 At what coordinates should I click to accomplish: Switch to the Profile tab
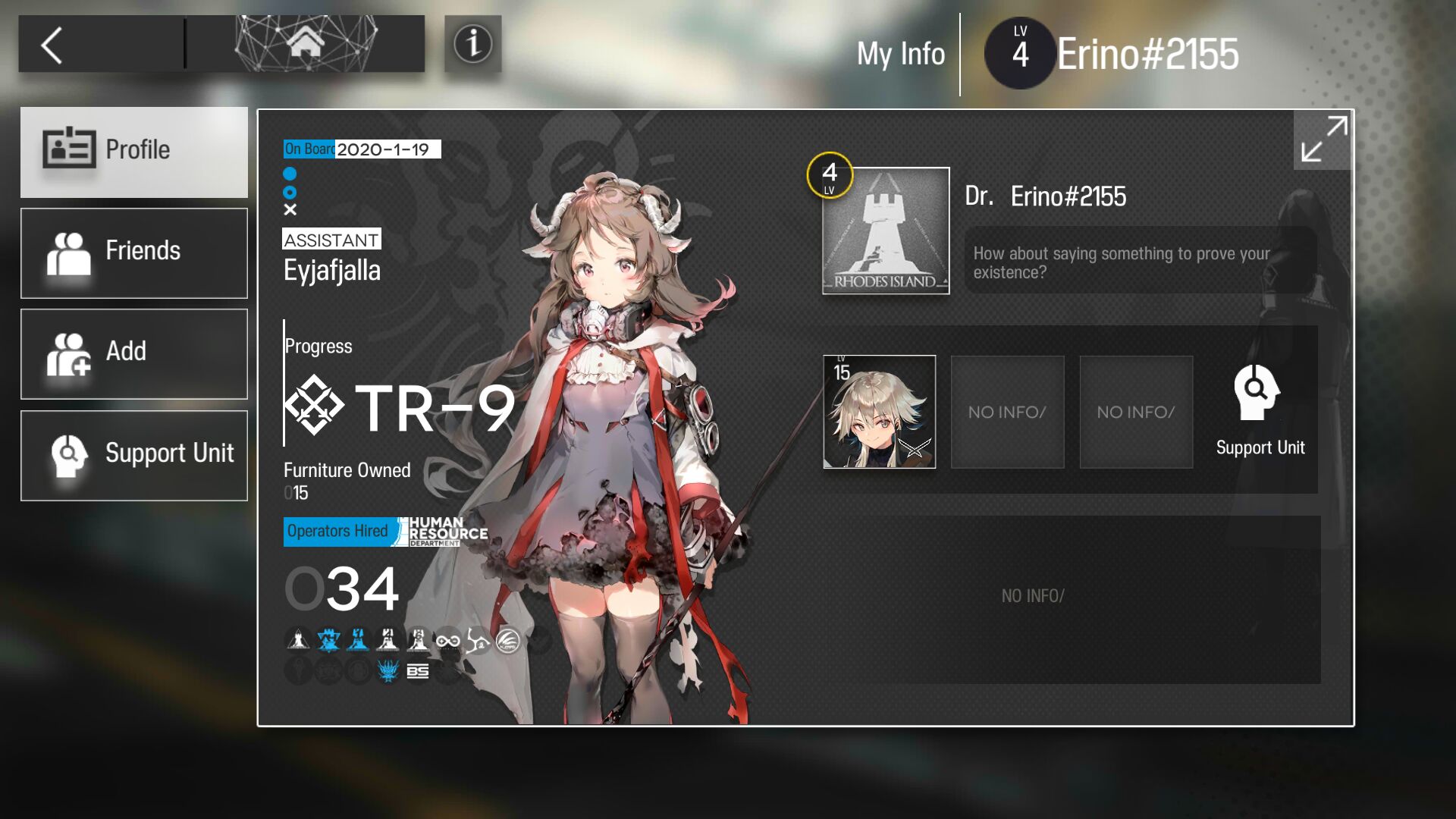point(134,152)
